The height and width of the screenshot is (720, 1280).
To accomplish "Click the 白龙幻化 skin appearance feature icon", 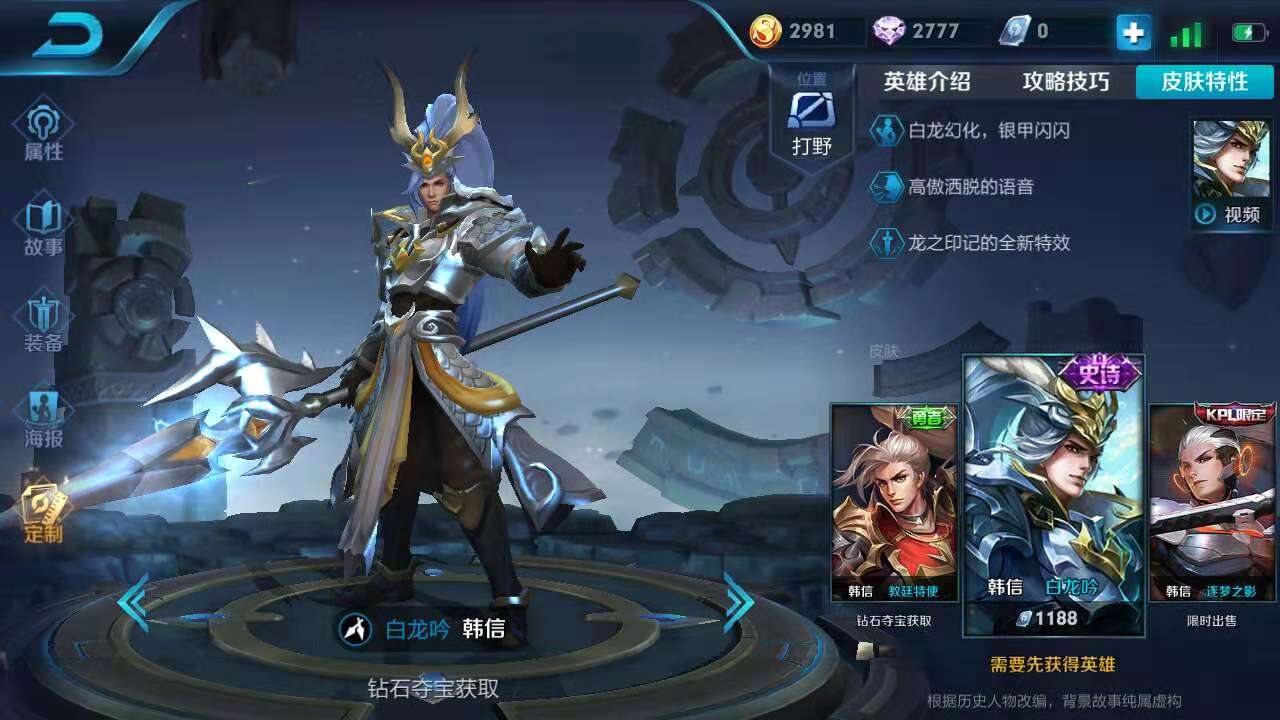I will click(888, 131).
